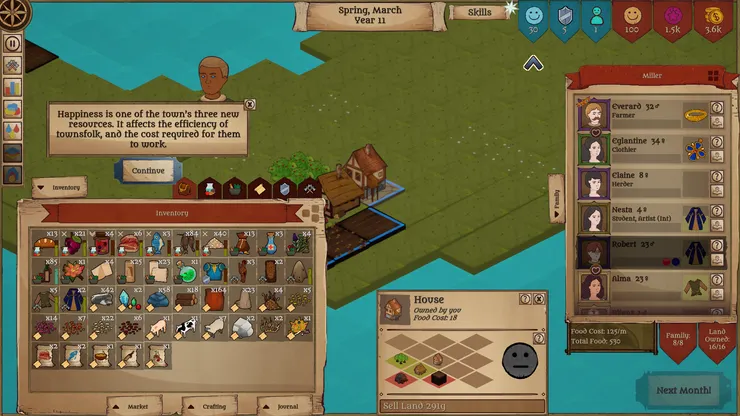
Task: Close the tutorial message box
Action: pos(249,103)
